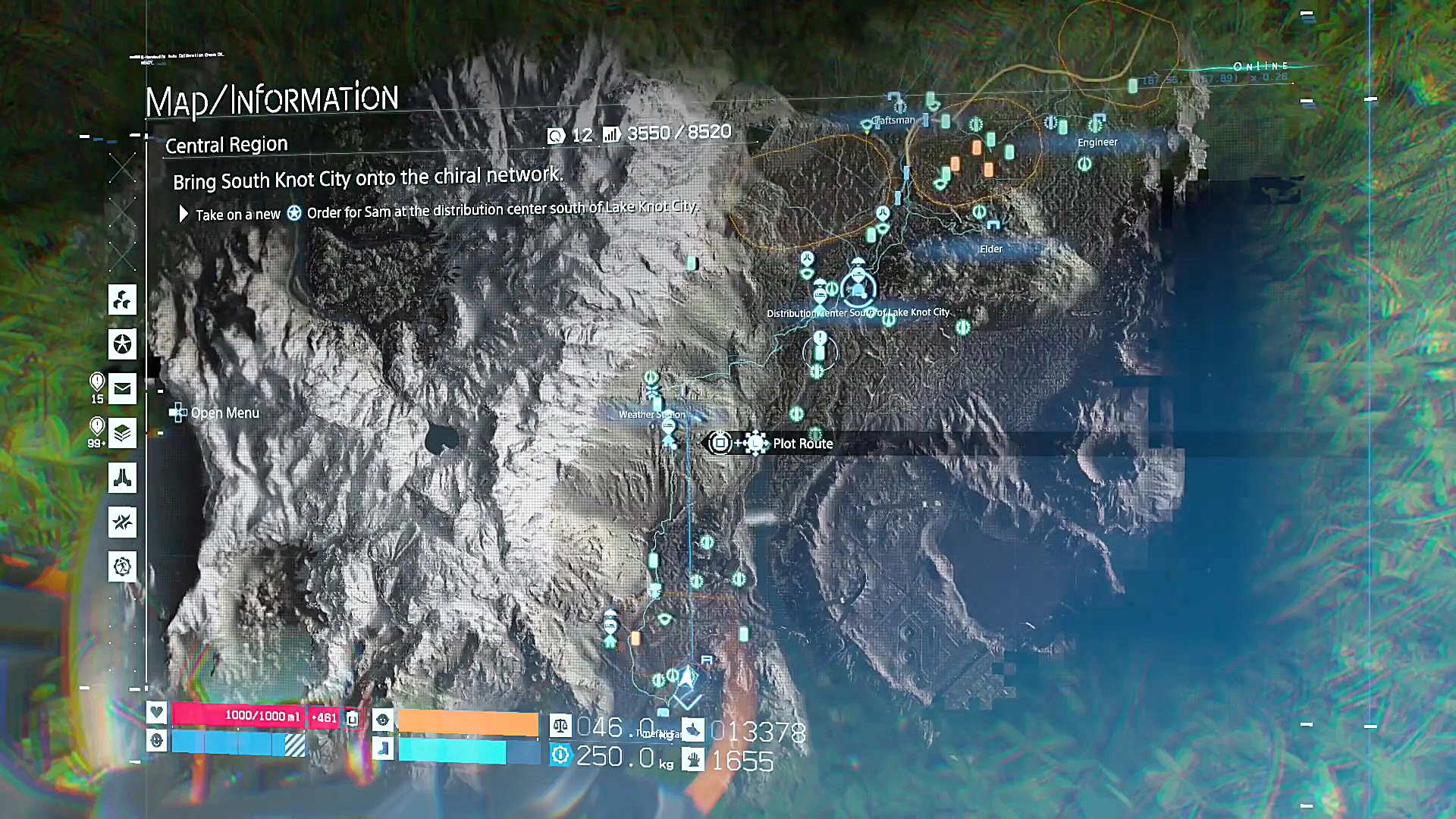Activate Plot Route
1456x819 pixels.
802,444
